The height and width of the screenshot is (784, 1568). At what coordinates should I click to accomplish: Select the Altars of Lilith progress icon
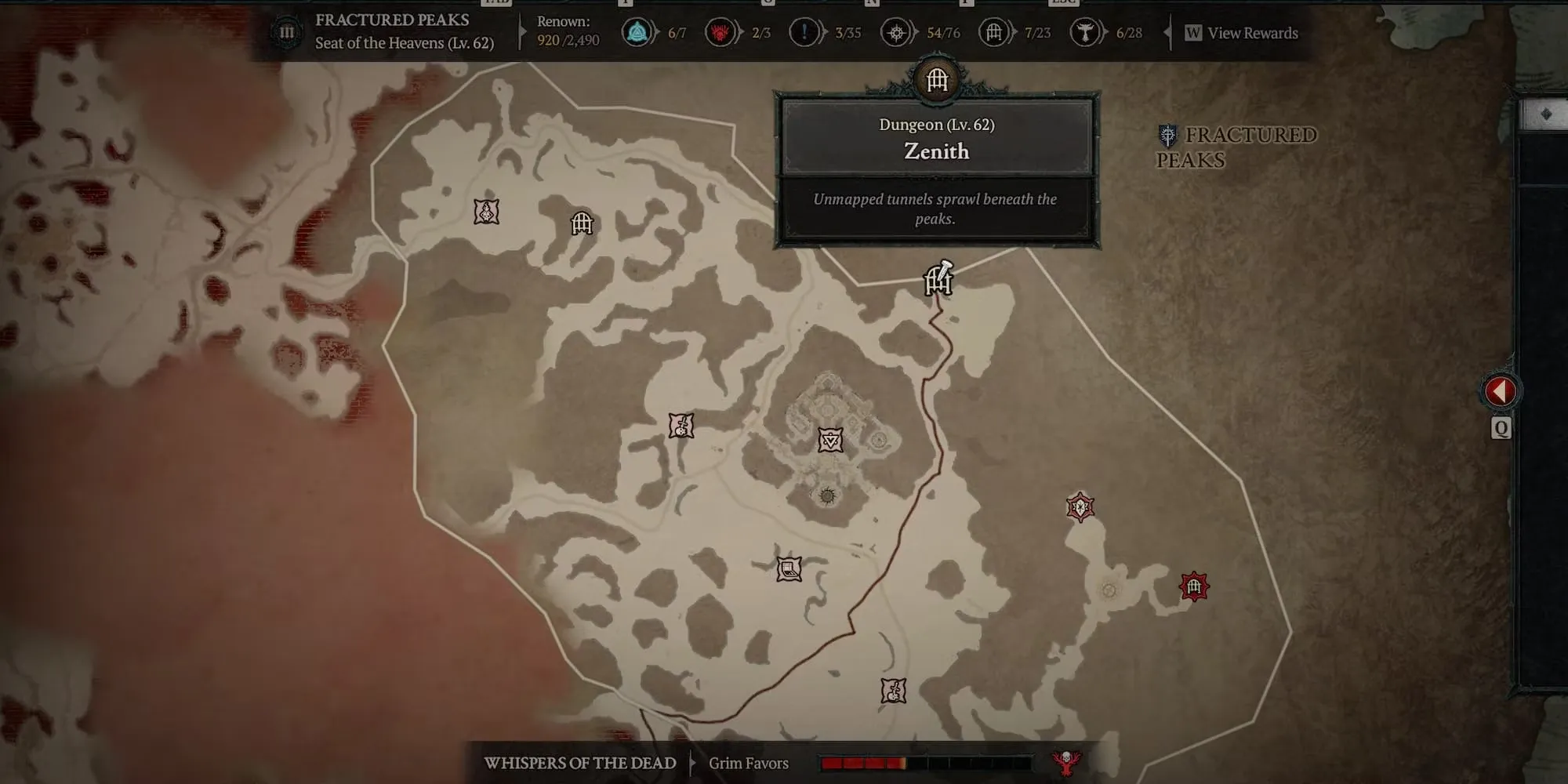(x=1085, y=33)
